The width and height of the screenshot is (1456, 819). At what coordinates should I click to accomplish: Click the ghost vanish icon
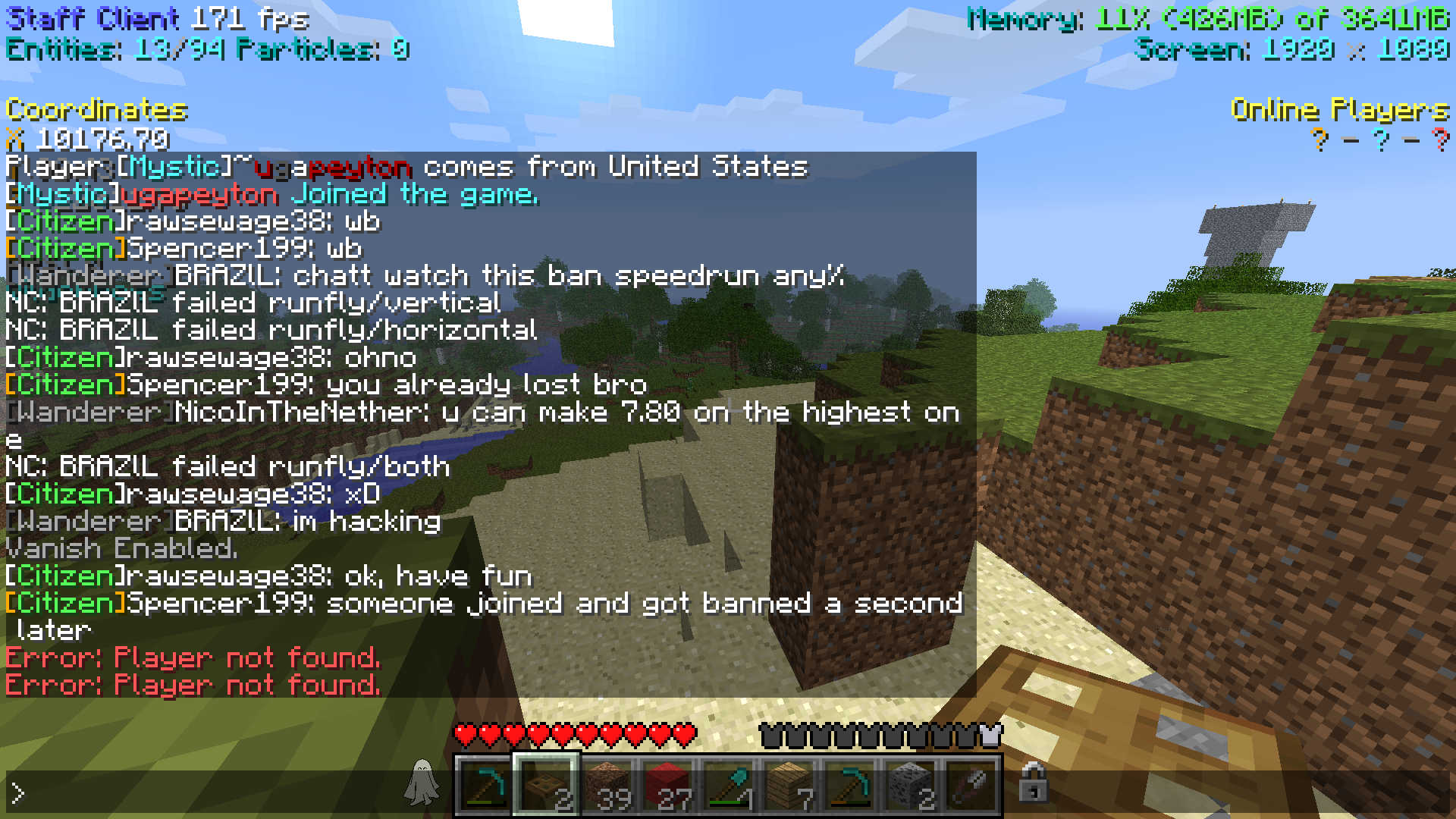[422, 783]
